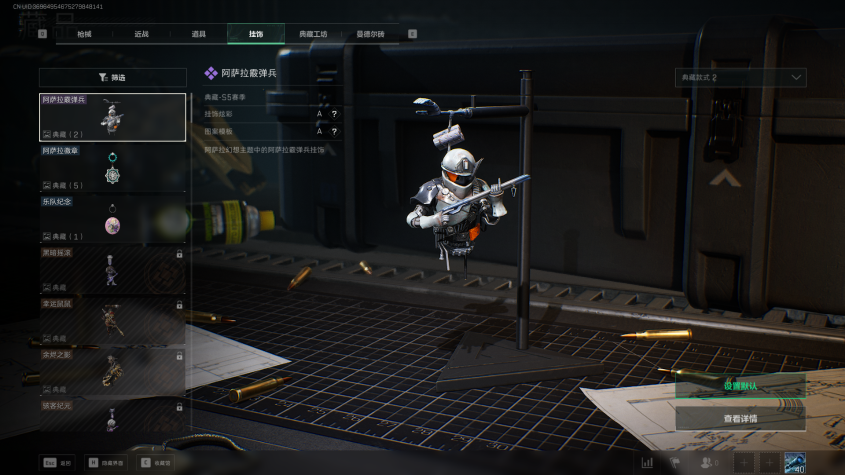This screenshot has width=845, height=475.
Task: Switch to the 典藏工坊 tab
Action: [313, 34]
